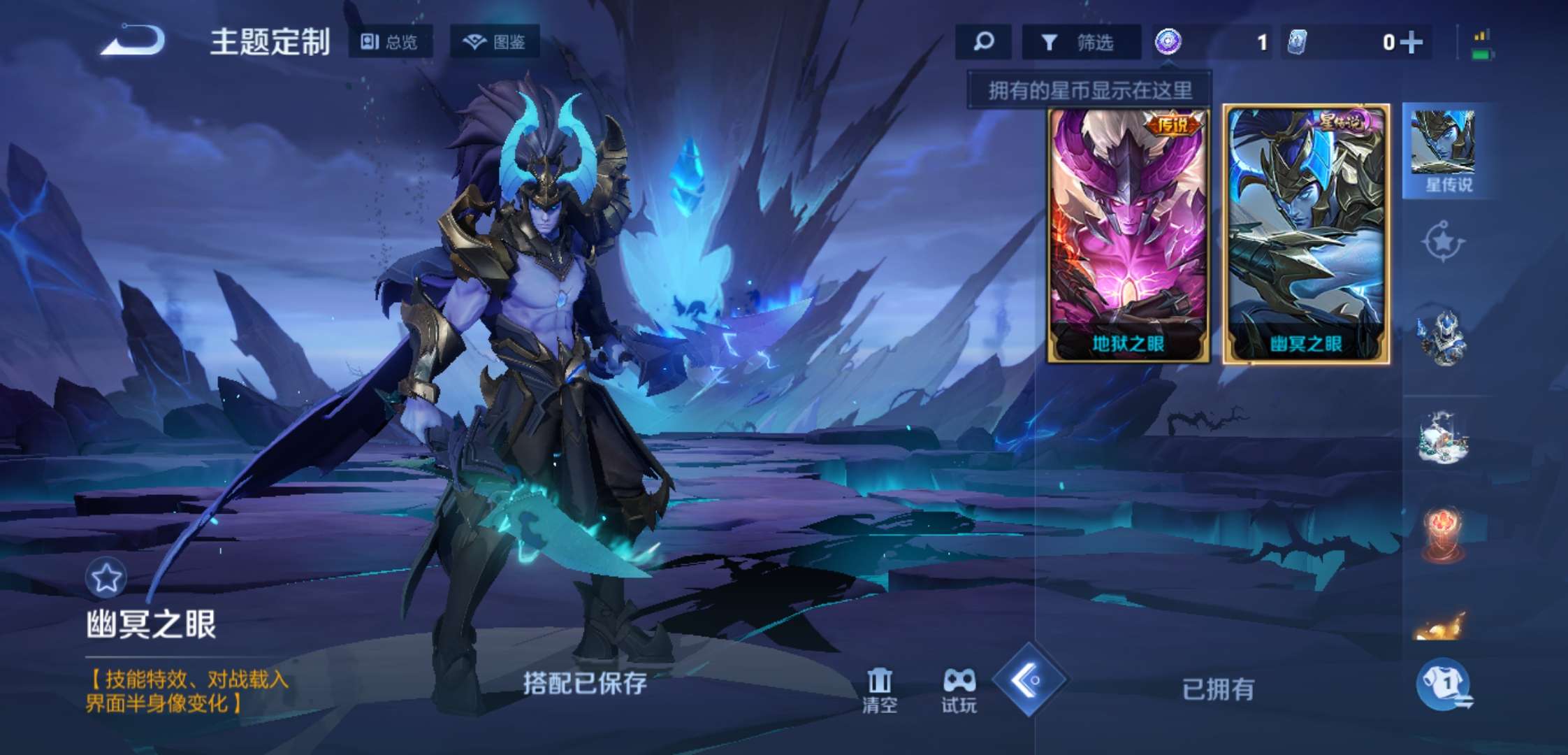Click the magnifier search button
Screen dimensions: 1568x755
[983, 42]
